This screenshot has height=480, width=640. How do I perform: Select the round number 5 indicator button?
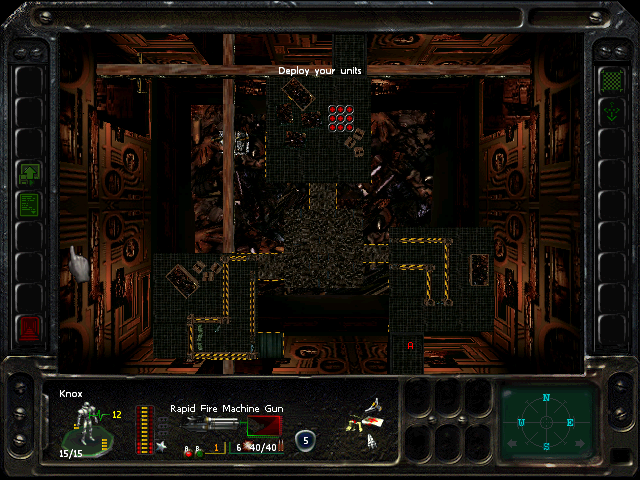[x=305, y=438]
